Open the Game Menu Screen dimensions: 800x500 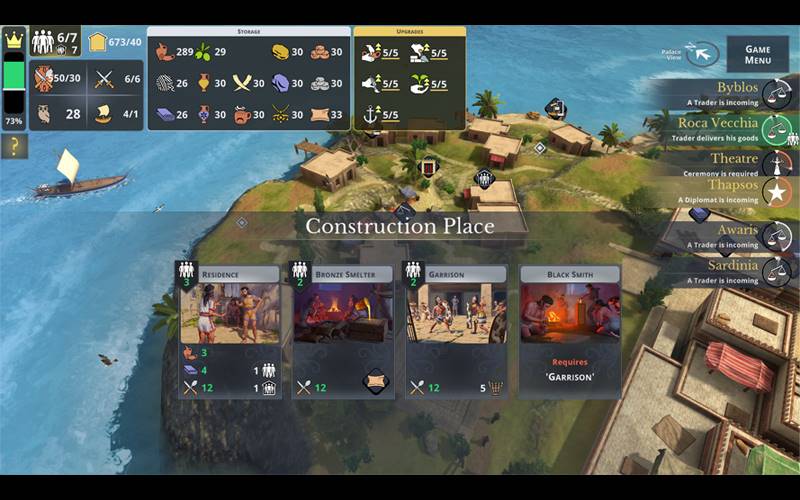click(757, 54)
